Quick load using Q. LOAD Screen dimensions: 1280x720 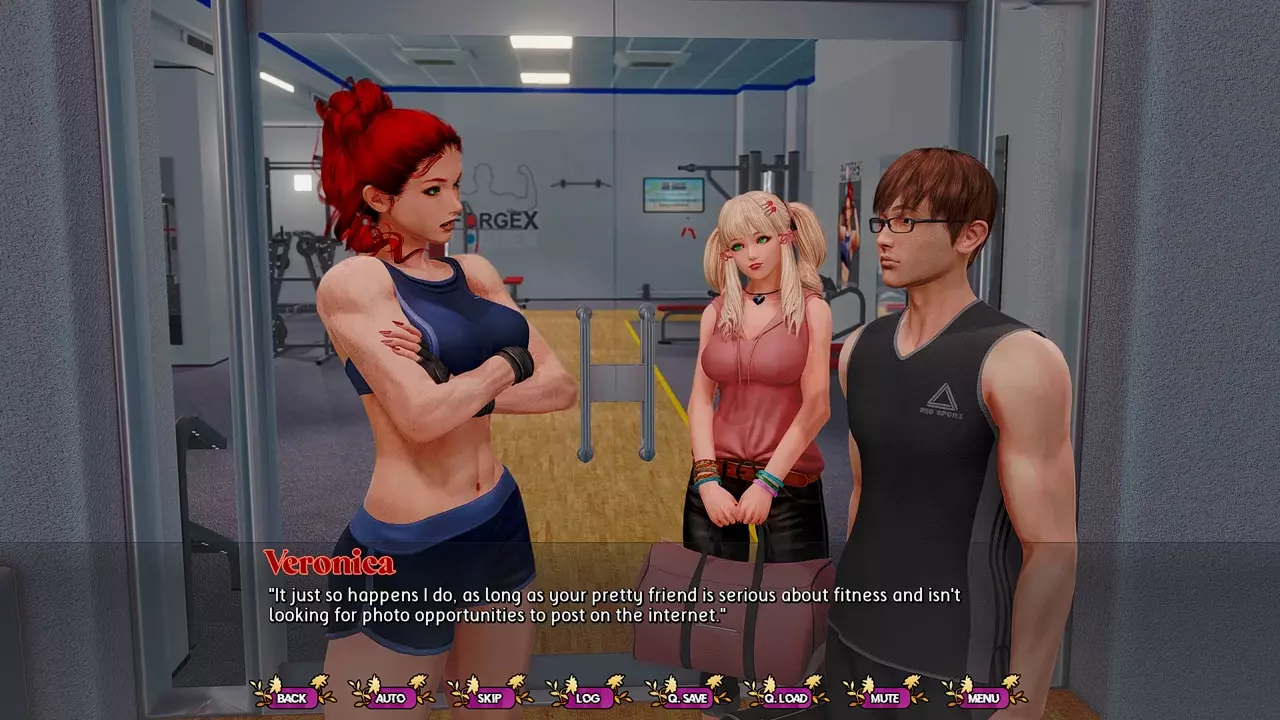[785, 697]
